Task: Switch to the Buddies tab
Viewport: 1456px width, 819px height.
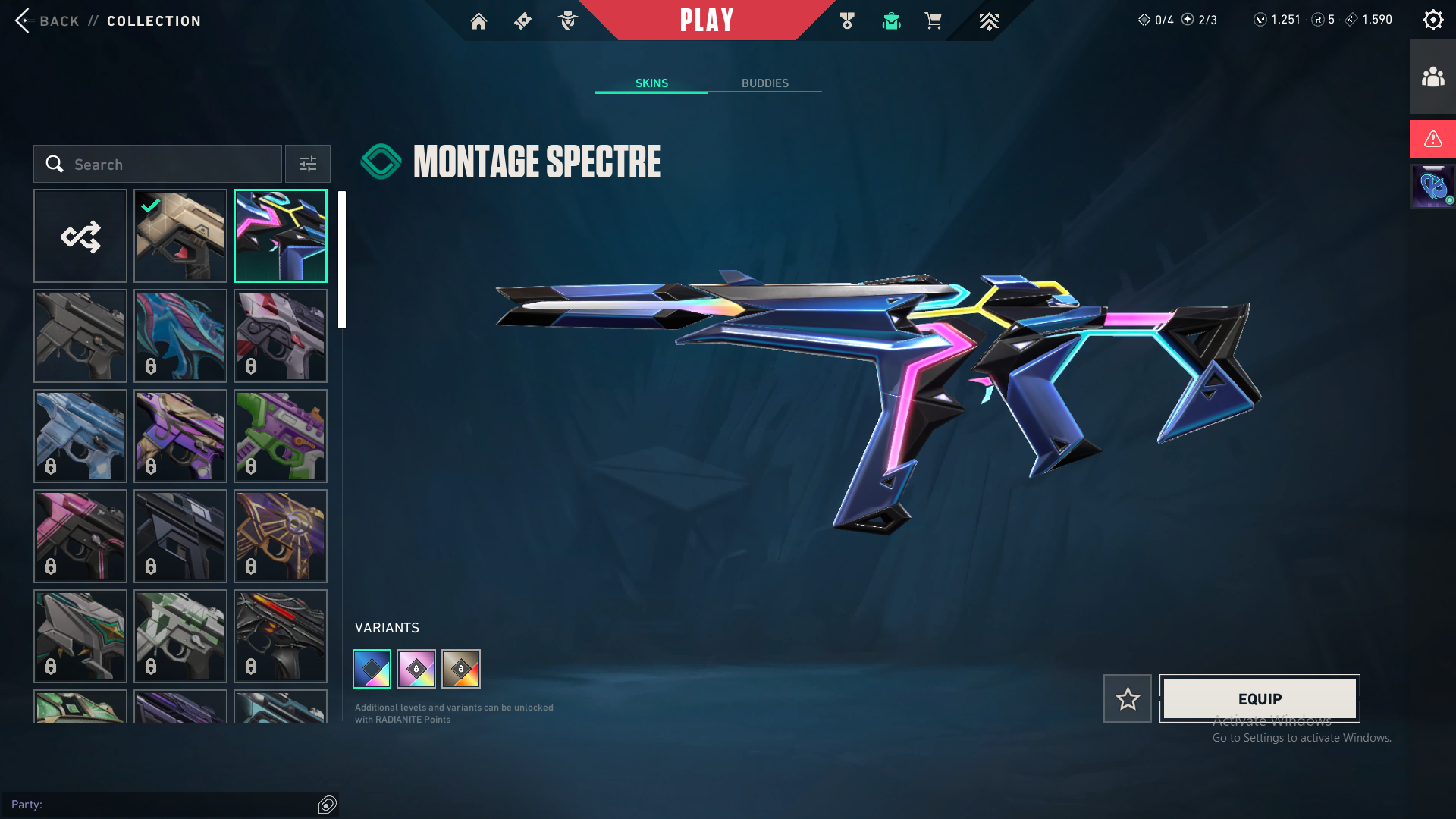Action: (764, 83)
